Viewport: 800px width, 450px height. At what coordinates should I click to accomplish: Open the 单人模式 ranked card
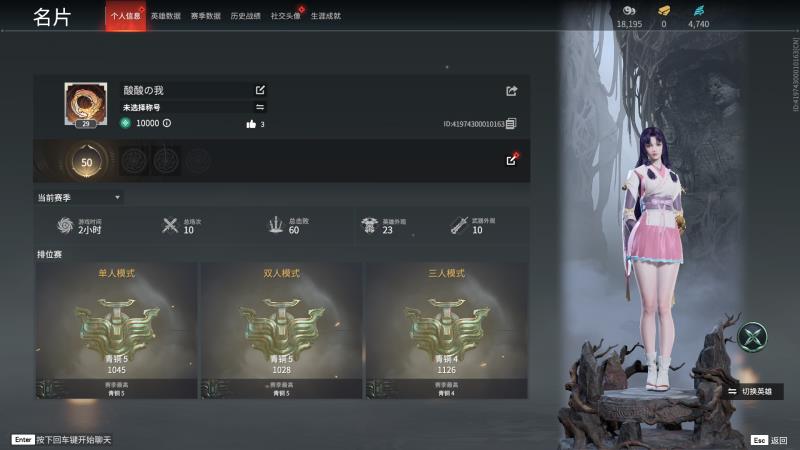pyautogui.click(x=116, y=330)
